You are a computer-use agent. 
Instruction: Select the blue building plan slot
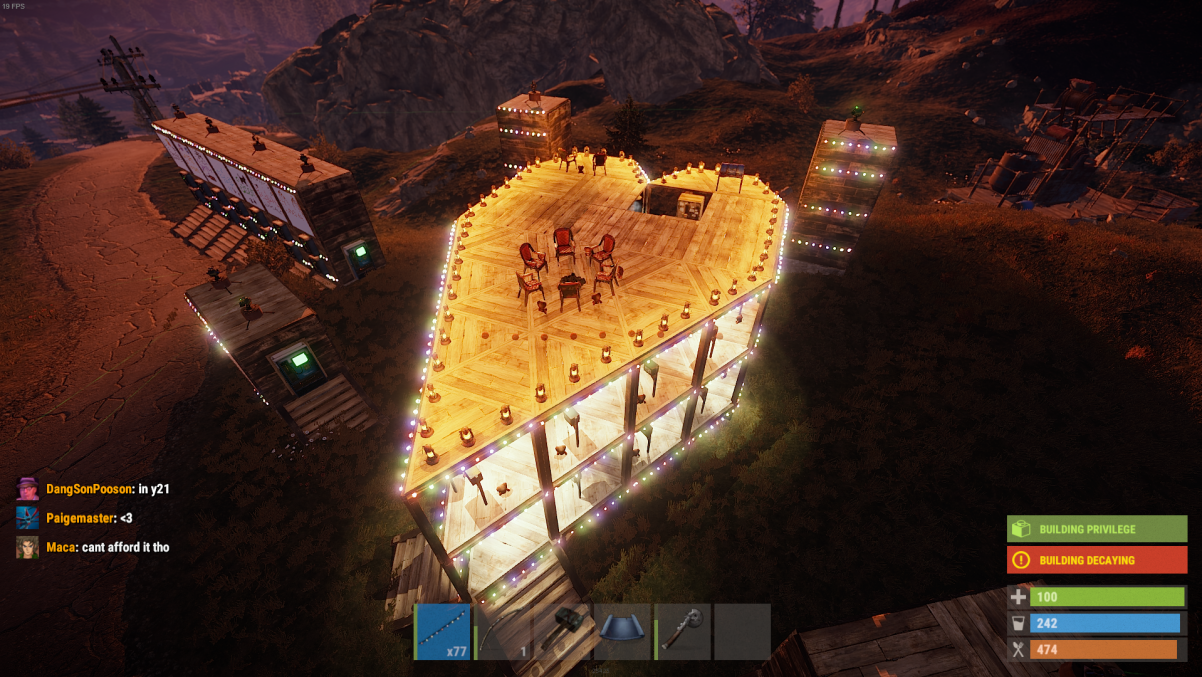point(622,631)
